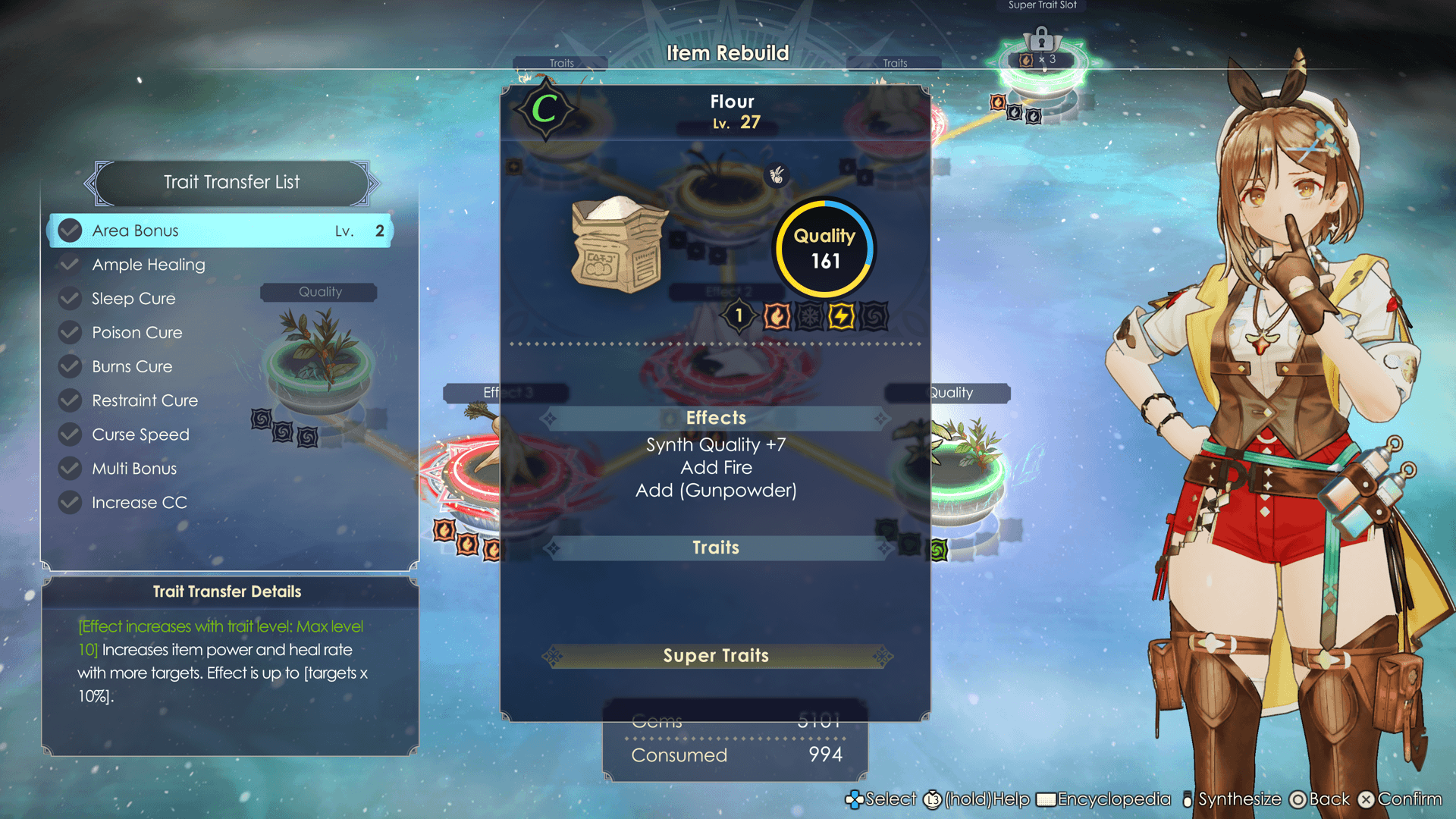Select the lightning element icon on Flour
1456x819 pixels.
pyautogui.click(x=841, y=316)
